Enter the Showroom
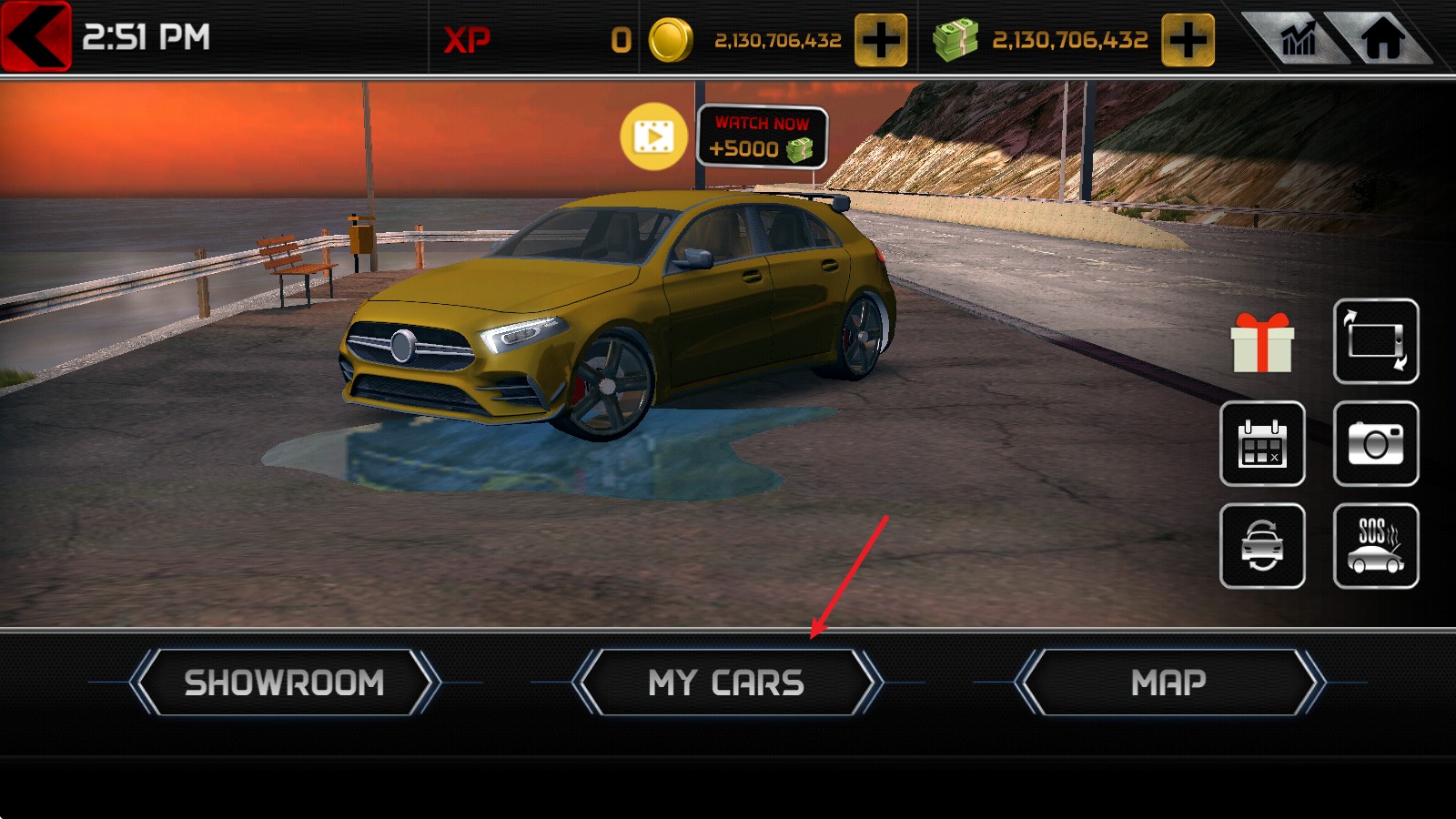The width and height of the screenshot is (1456, 819). tap(284, 682)
